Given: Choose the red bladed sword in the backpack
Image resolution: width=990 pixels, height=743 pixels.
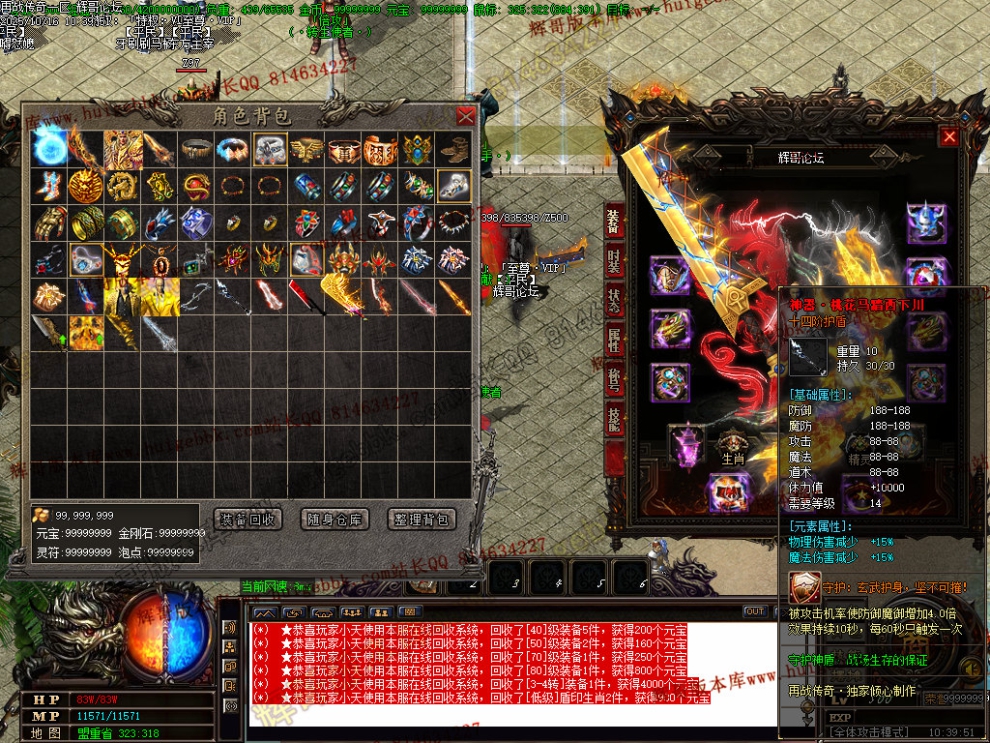Looking at the screenshot, I should pyautogui.click(x=303, y=296).
